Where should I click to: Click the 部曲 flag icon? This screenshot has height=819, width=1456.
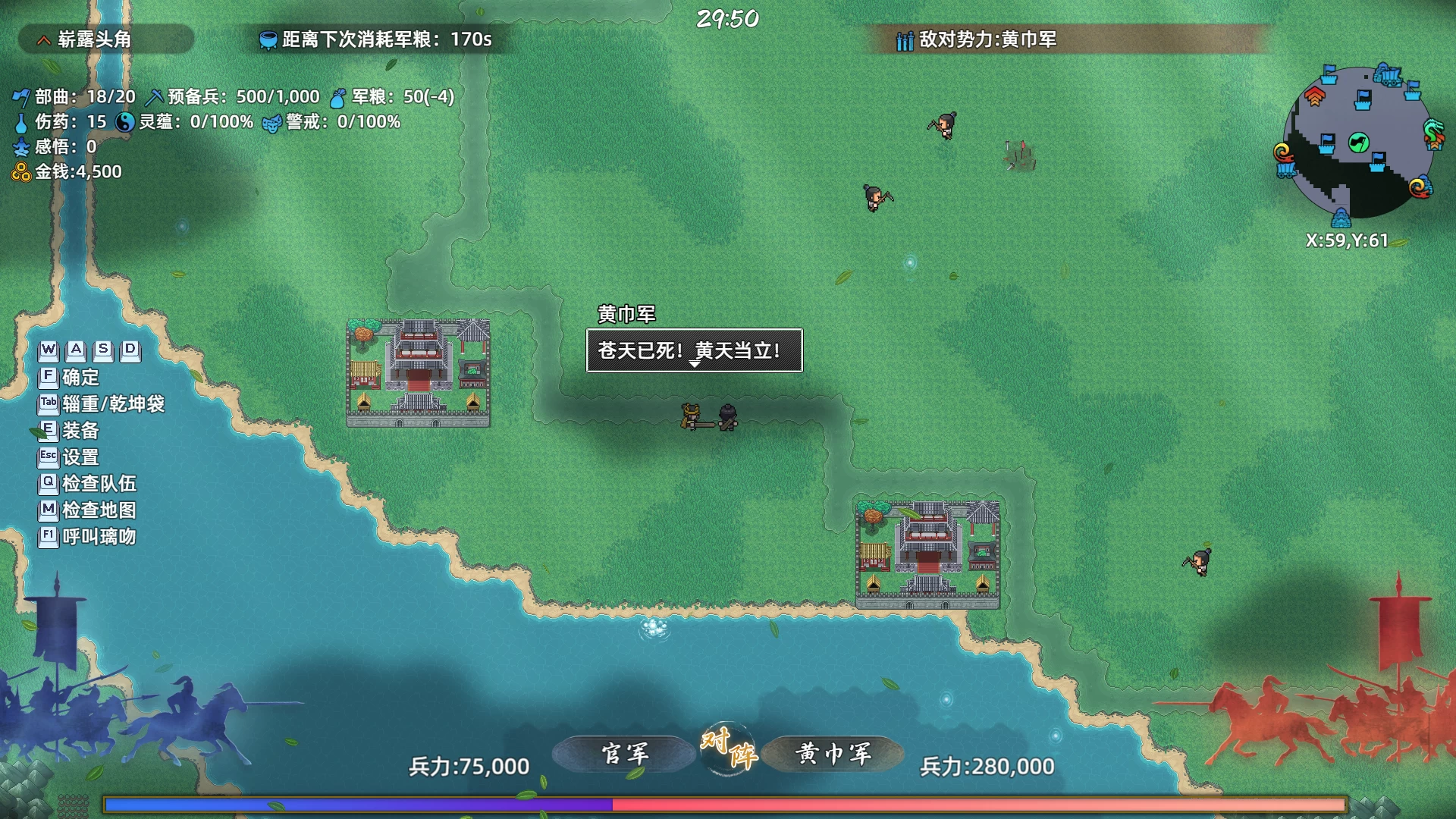pyautogui.click(x=21, y=96)
